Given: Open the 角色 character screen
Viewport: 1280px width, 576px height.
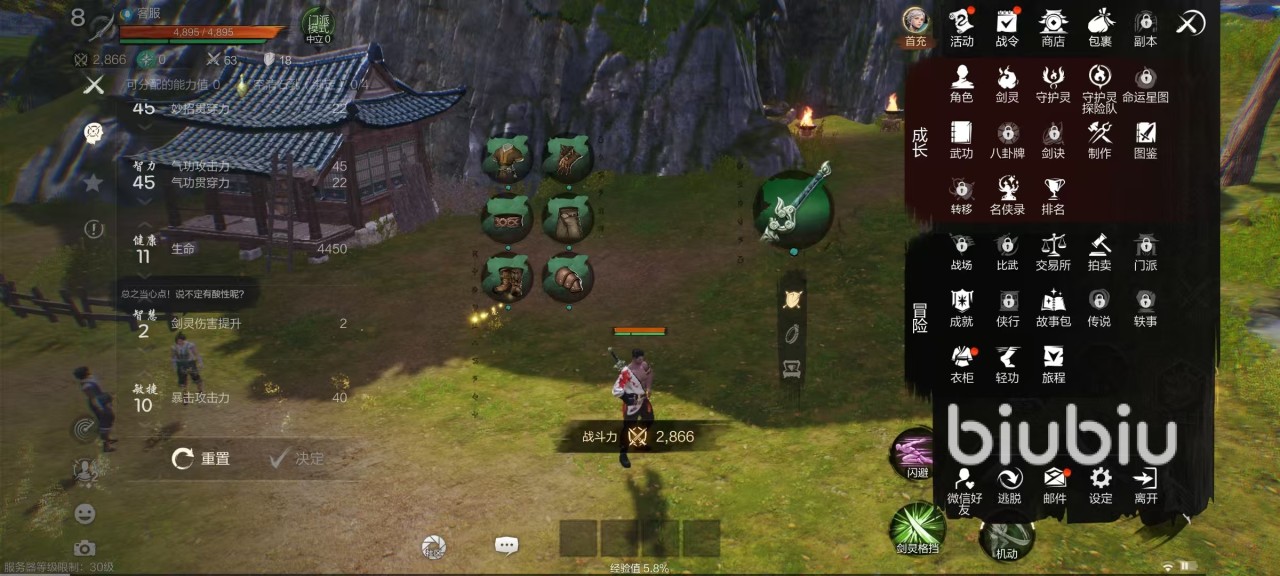Looking at the screenshot, I should [x=962, y=83].
